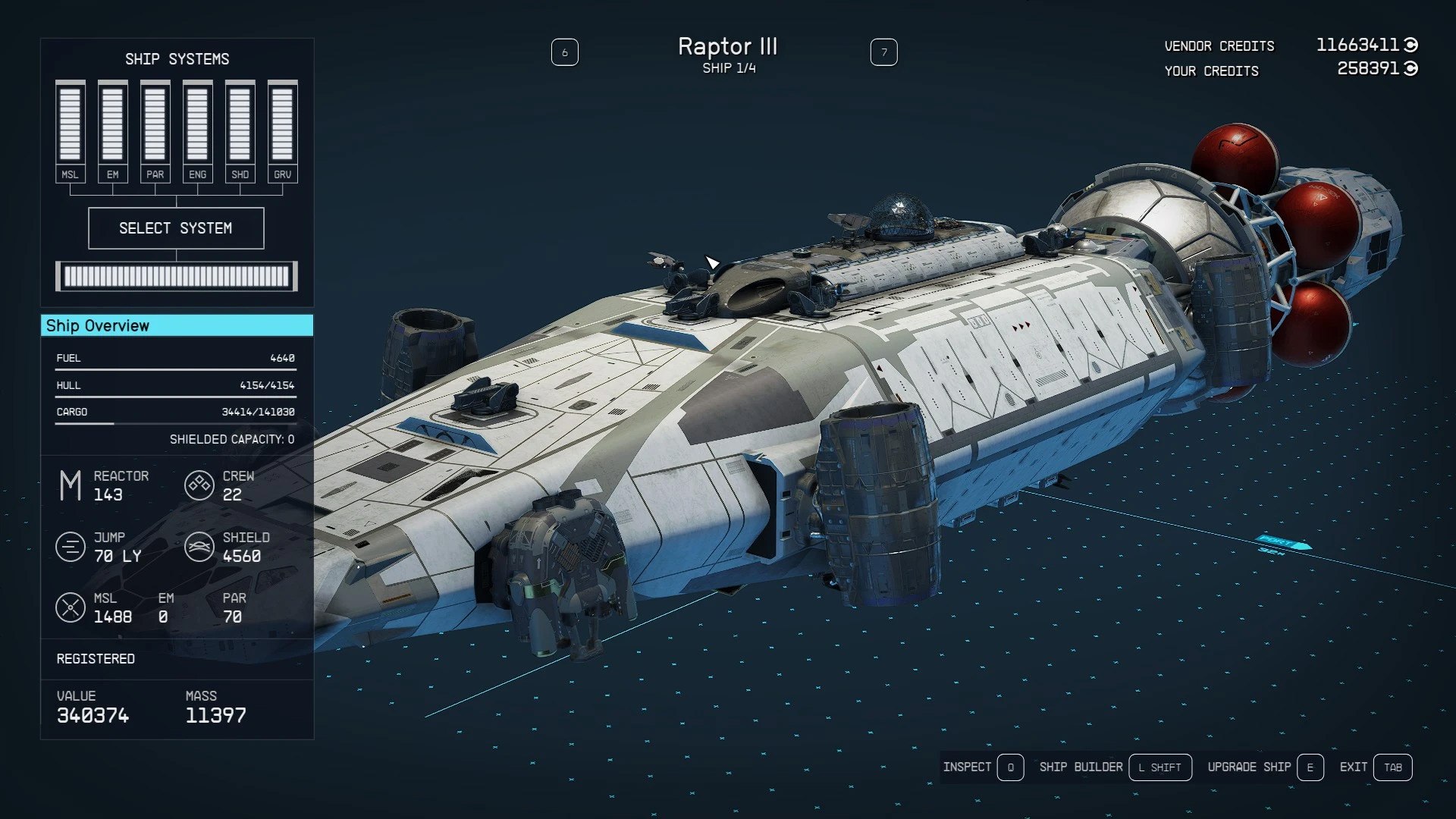Highlight the Ship Overview header
The height and width of the screenshot is (819, 1456).
[177, 325]
